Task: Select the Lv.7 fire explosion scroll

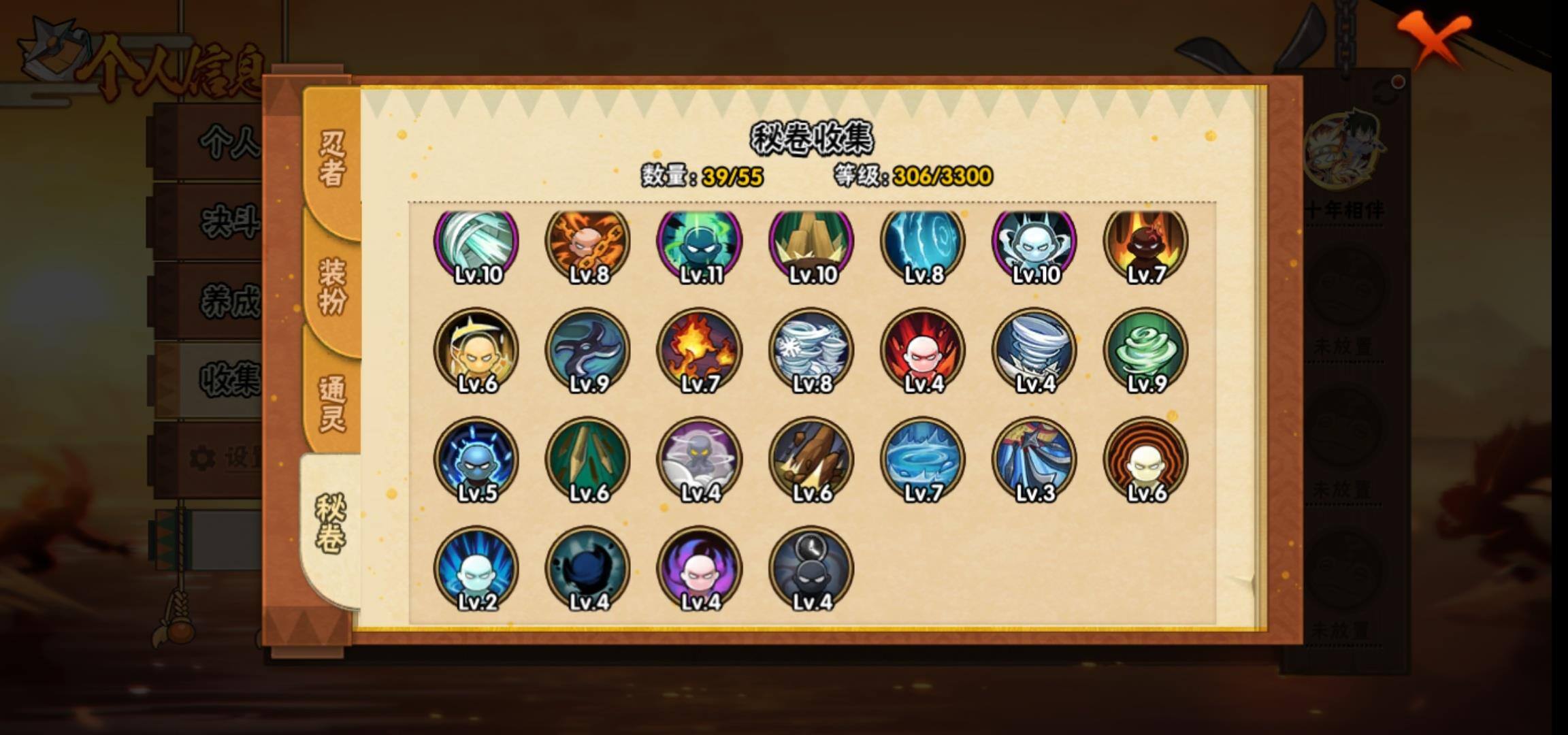Action: click(x=699, y=351)
